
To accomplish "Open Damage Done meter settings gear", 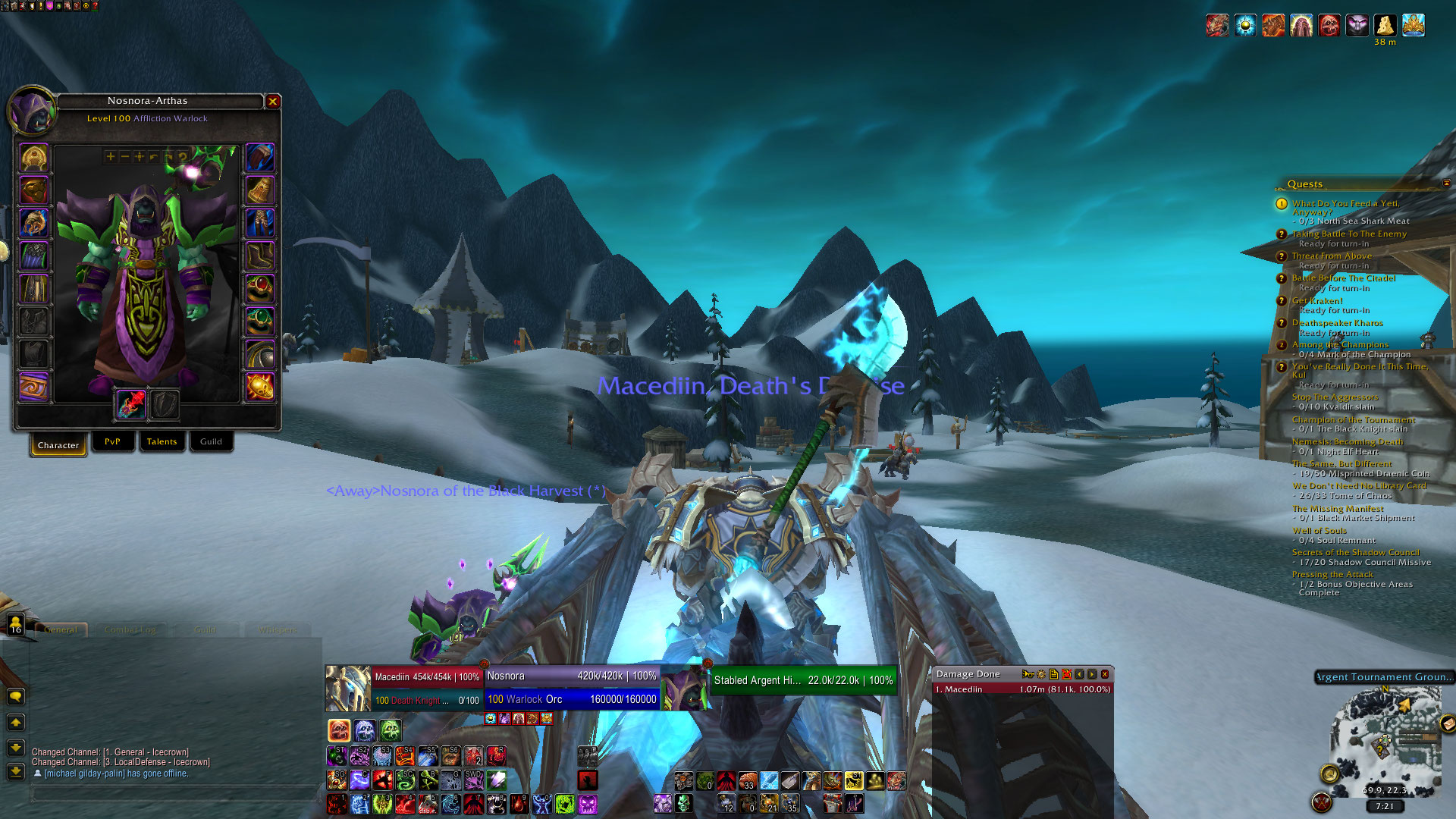I will [1041, 674].
